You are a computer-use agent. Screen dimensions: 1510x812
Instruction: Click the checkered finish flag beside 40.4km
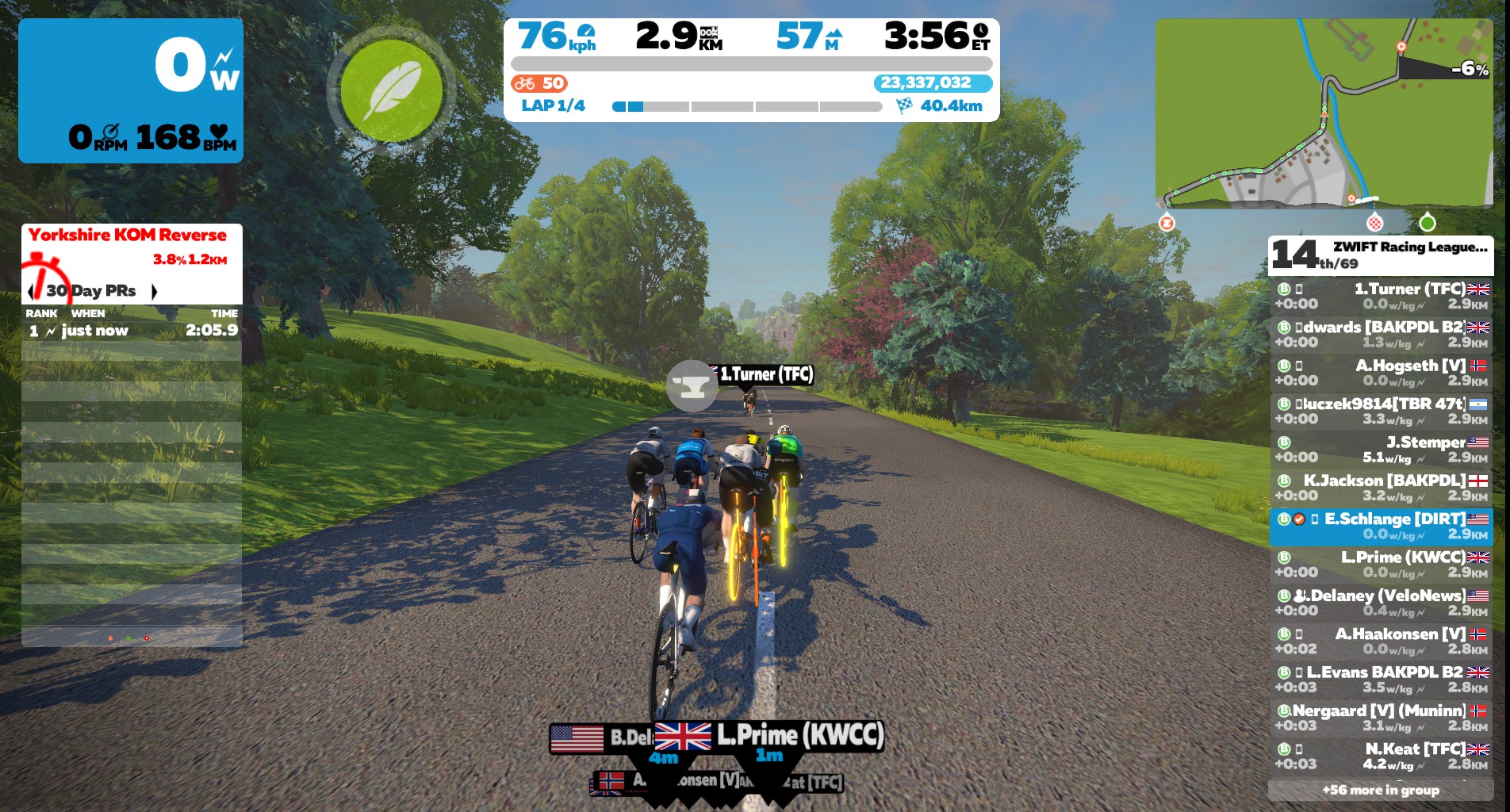(x=904, y=104)
